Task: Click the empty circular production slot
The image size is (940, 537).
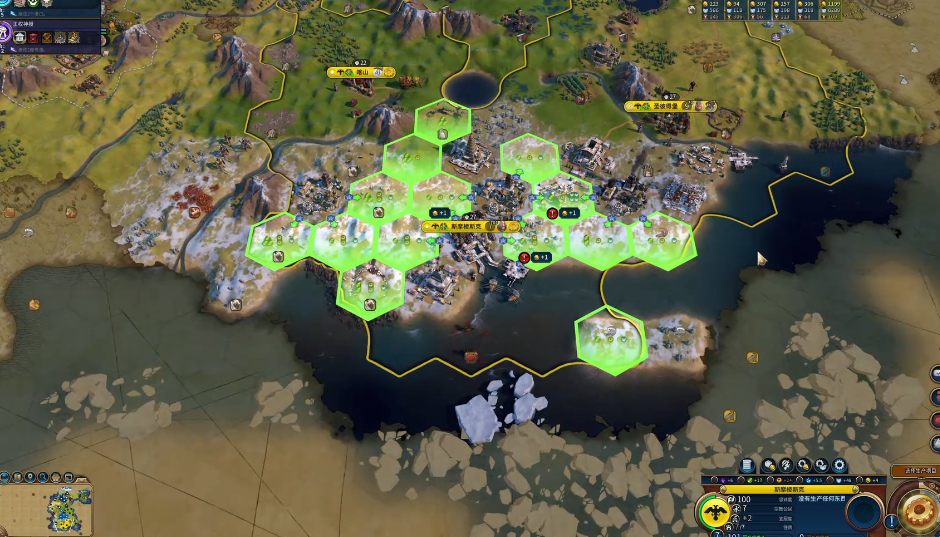Action: [863, 511]
